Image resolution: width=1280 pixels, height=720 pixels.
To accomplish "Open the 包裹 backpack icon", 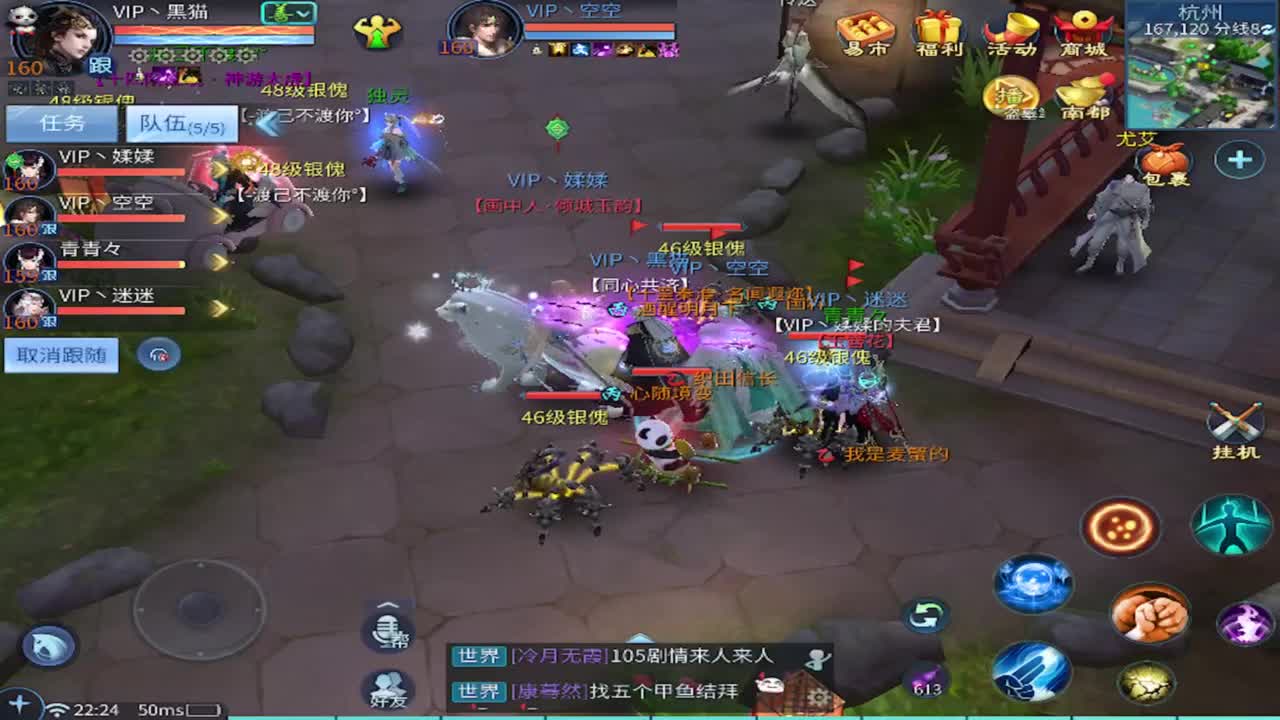I will [1166, 160].
